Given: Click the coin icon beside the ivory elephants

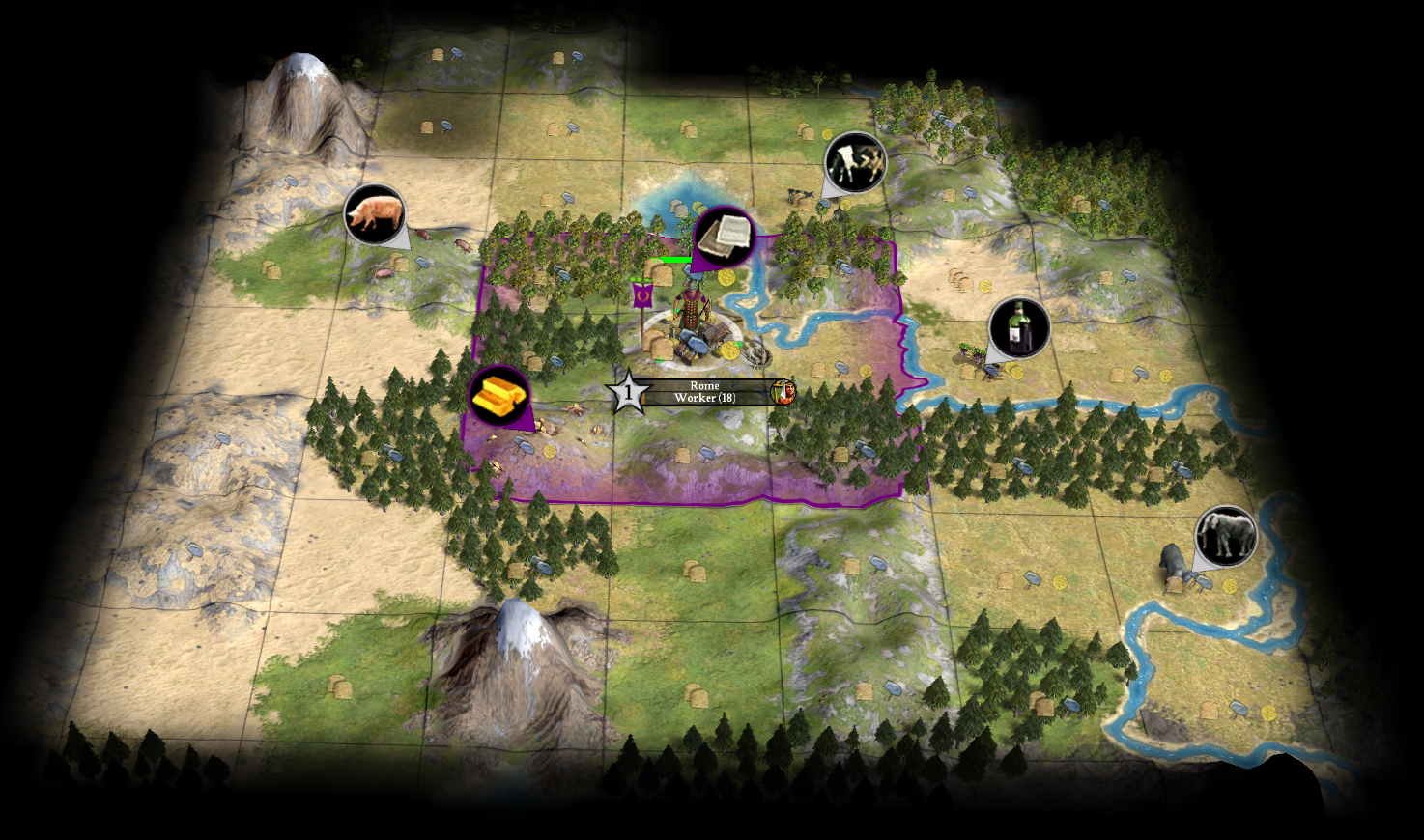Looking at the screenshot, I should coord(1230,585).
